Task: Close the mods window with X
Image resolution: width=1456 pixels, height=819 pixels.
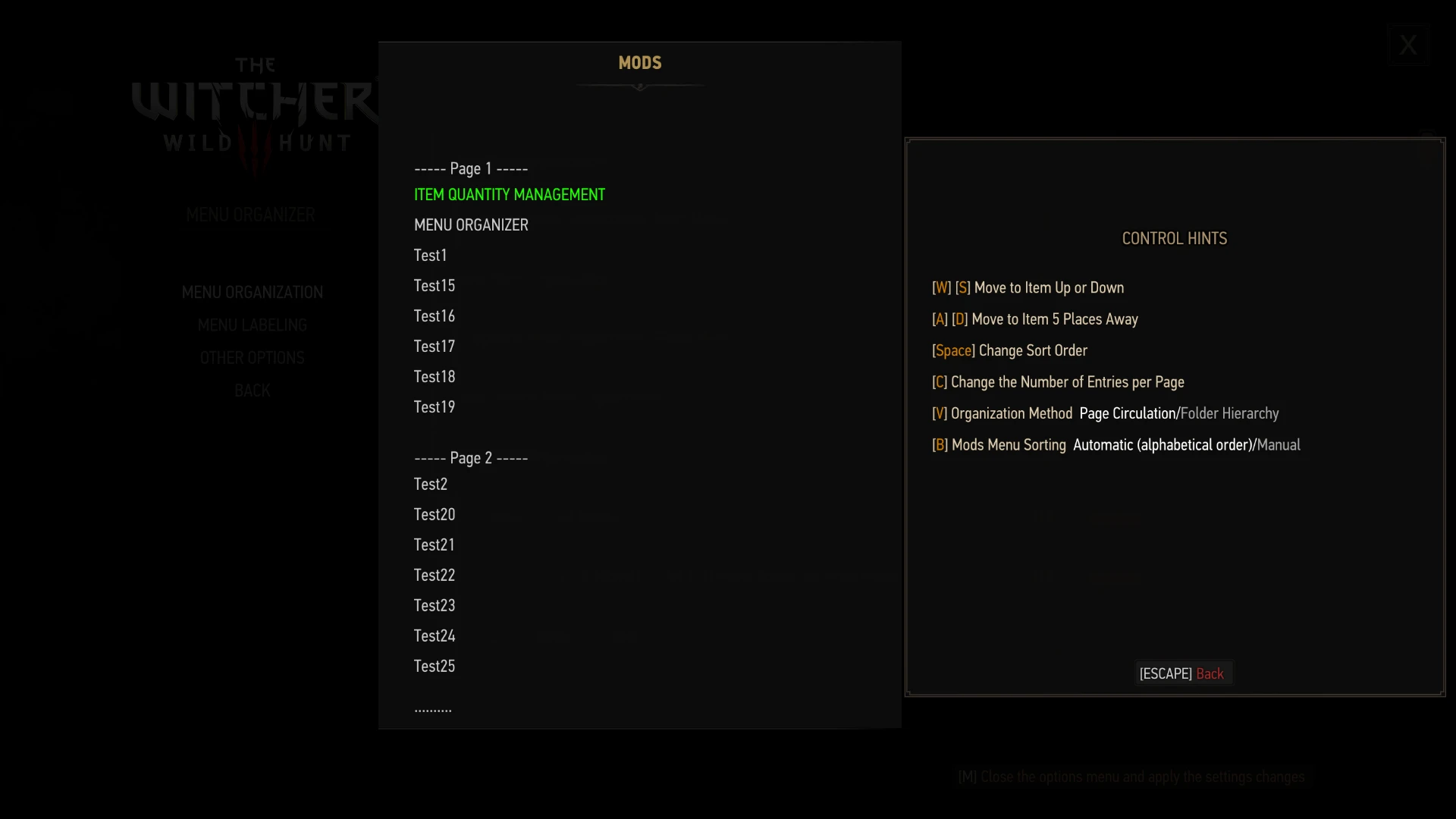Action: [x=1407, y=44]
